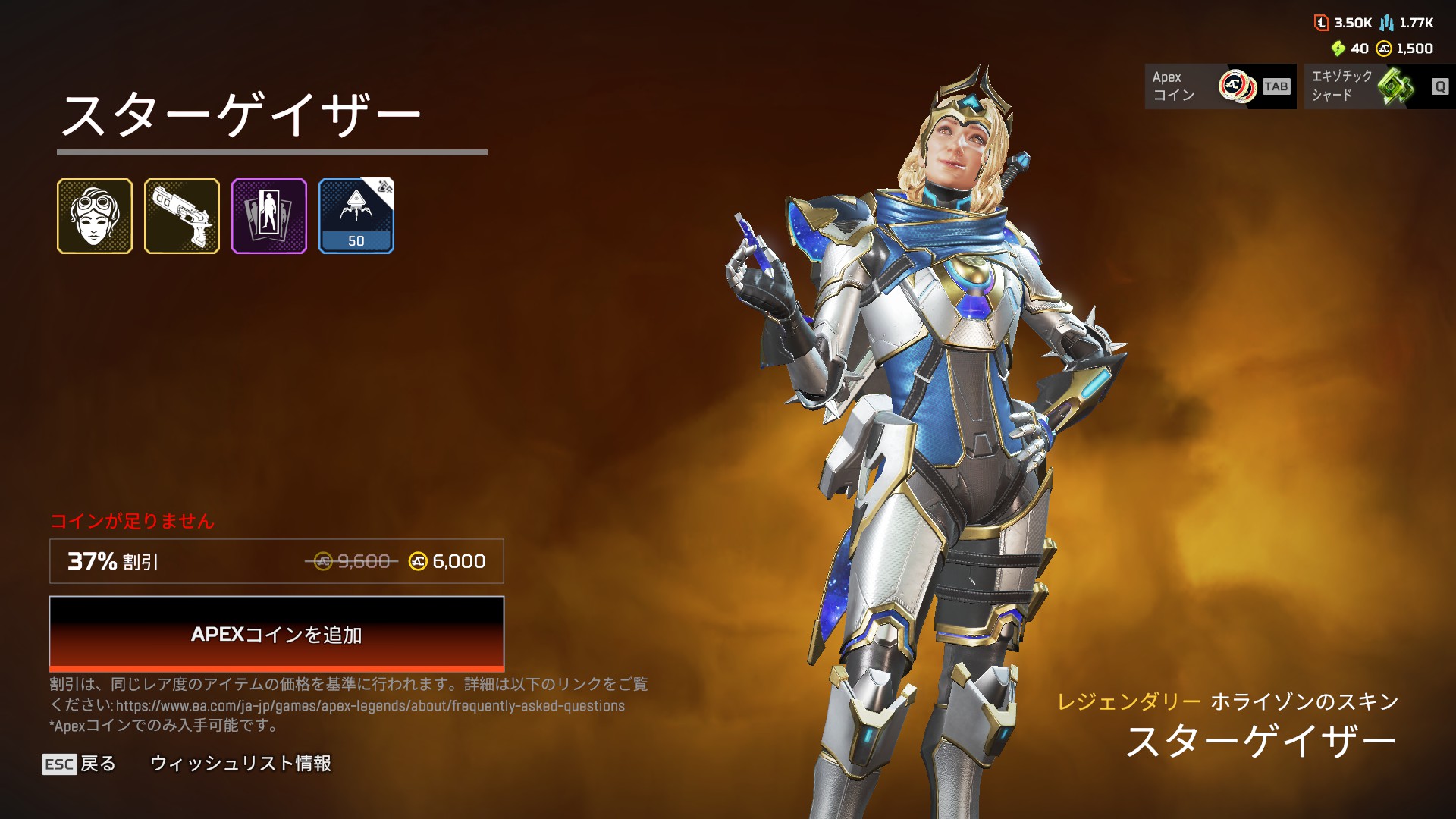This screenshot has width=1456, height=819.
Task: Select the pistol weapon skin icon
Action: 182,216
